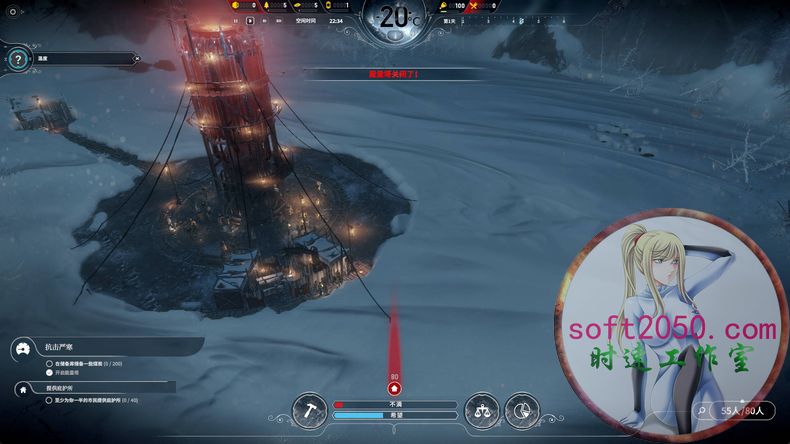Open the economy pie chart panel

coord(522,409)
